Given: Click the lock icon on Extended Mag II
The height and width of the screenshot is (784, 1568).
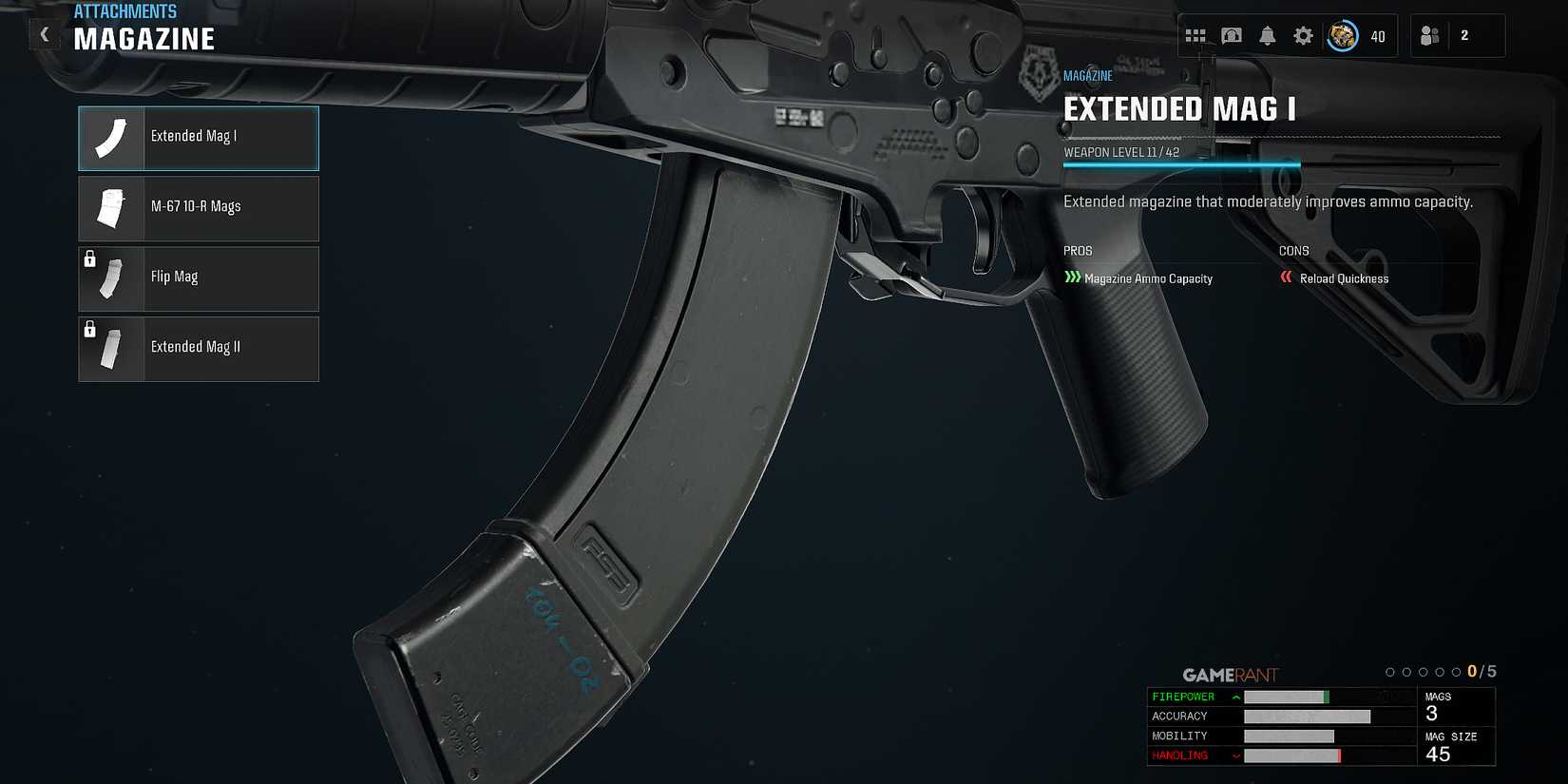Looking at the screenshot, I should 89,328.
